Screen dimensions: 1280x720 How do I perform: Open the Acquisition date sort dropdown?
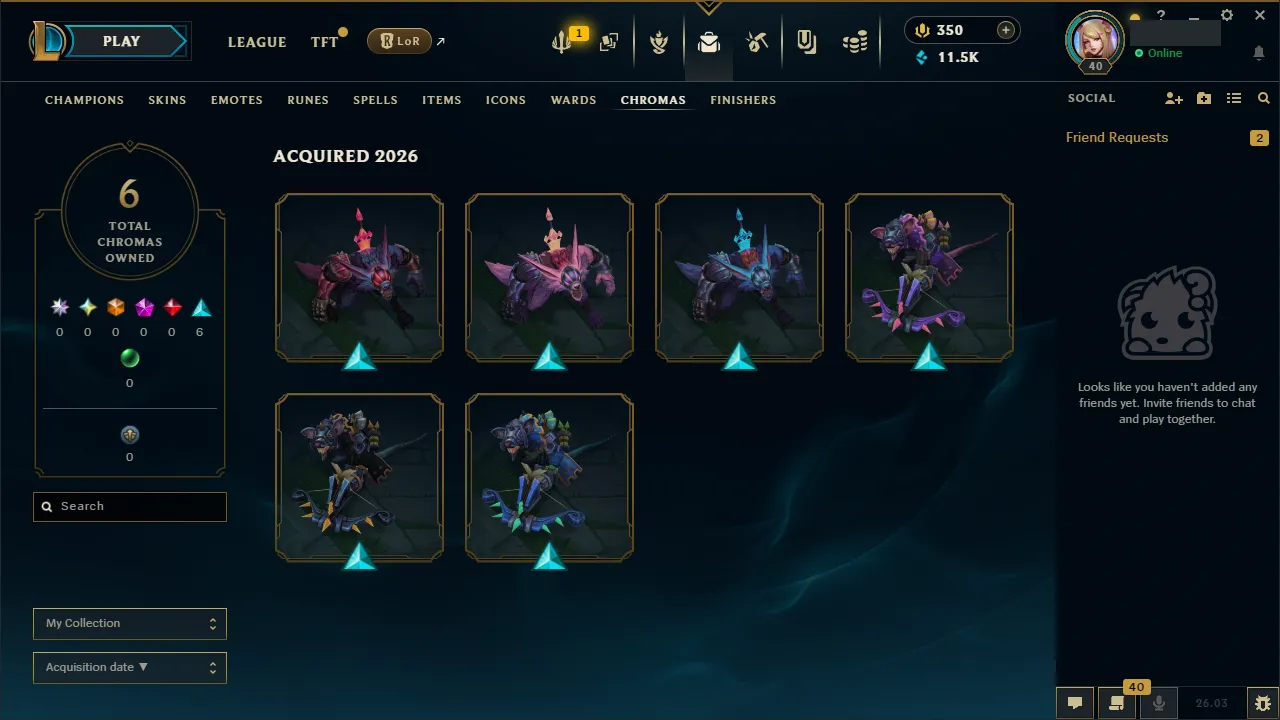point(129,667)
